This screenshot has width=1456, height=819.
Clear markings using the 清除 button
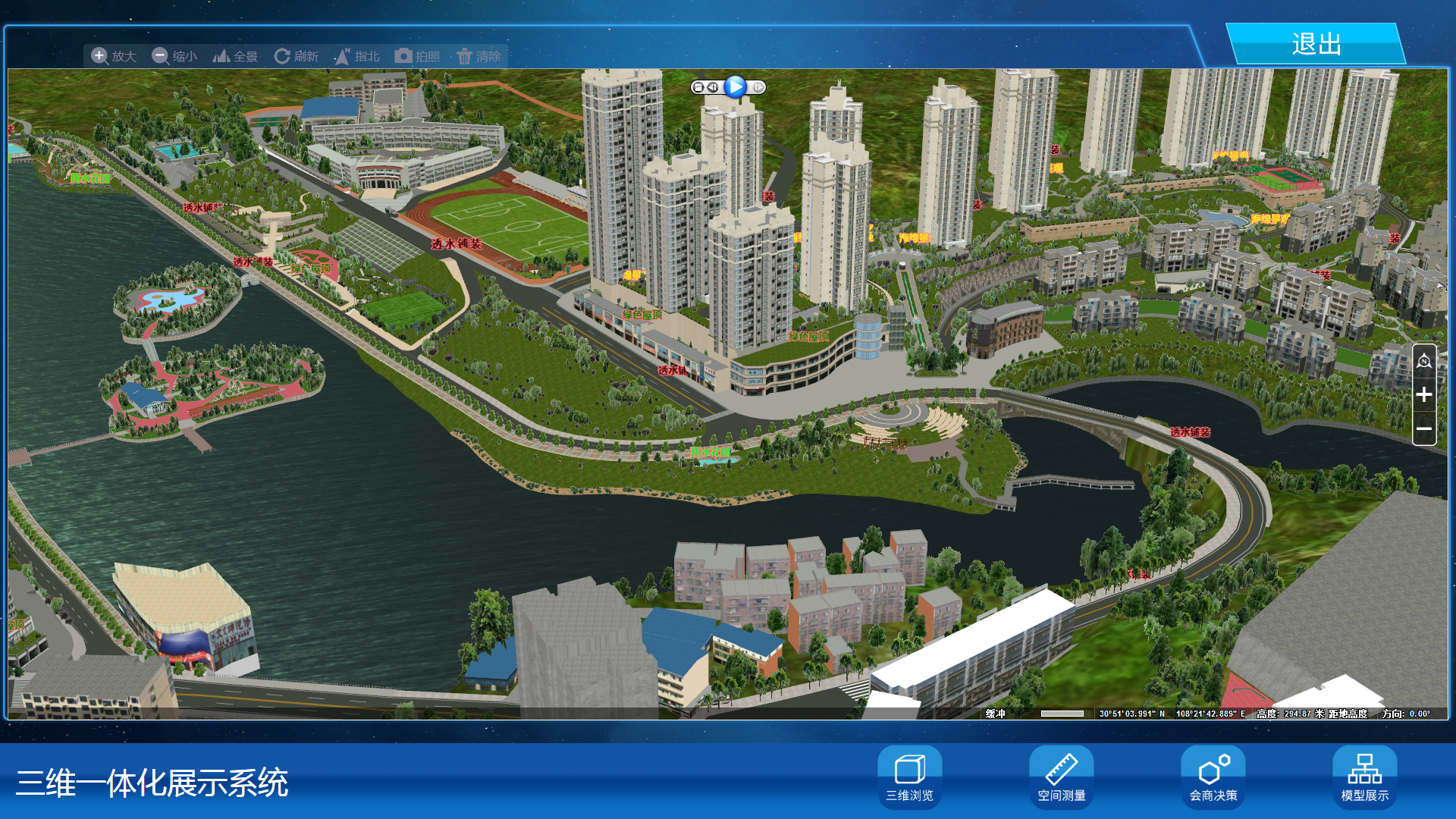[479, 56]
